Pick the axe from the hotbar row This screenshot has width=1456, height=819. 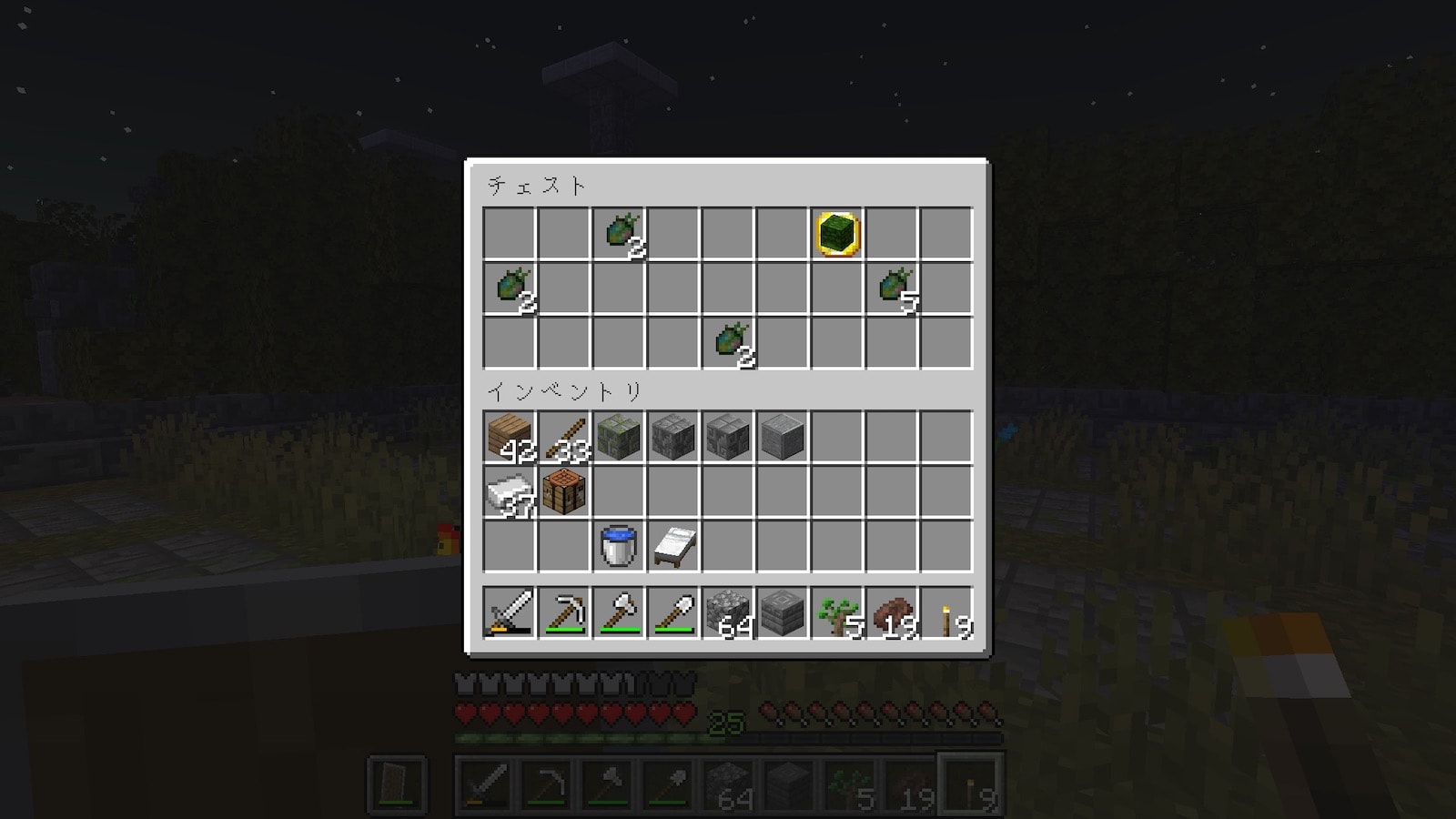coord(619,612)
